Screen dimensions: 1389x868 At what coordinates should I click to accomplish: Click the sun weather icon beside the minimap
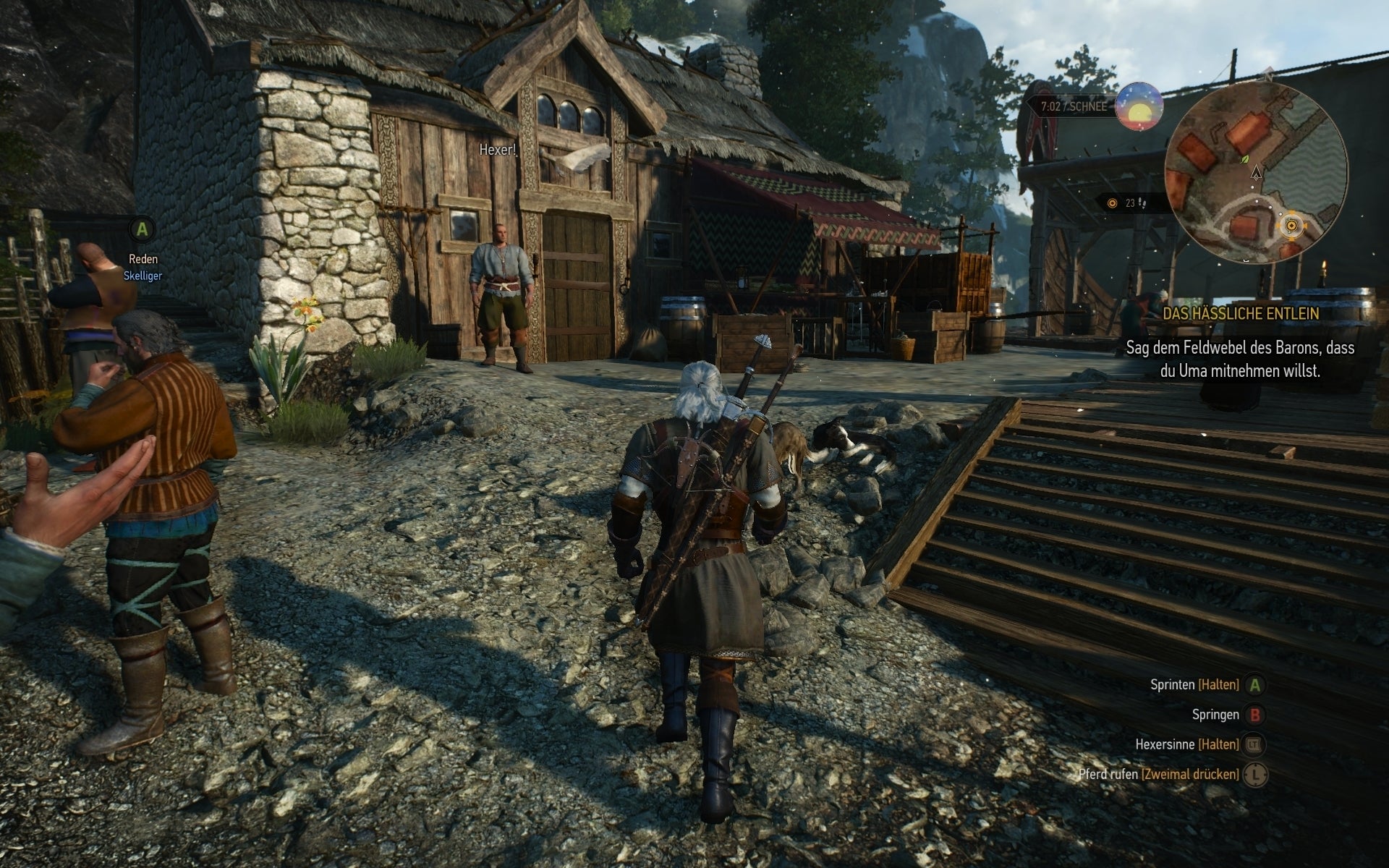pos(1139,107)
